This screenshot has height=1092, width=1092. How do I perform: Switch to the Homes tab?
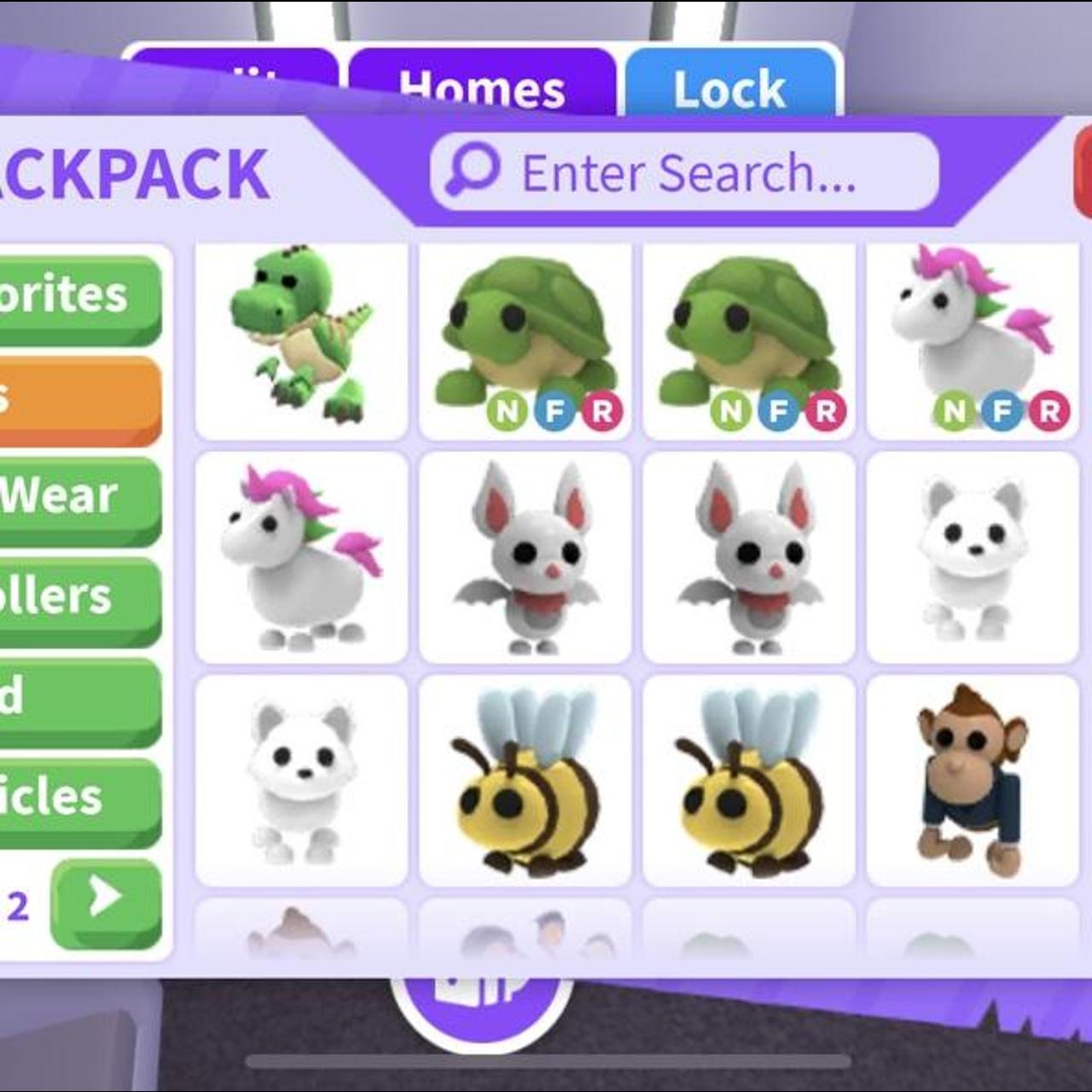click(481, 85)
